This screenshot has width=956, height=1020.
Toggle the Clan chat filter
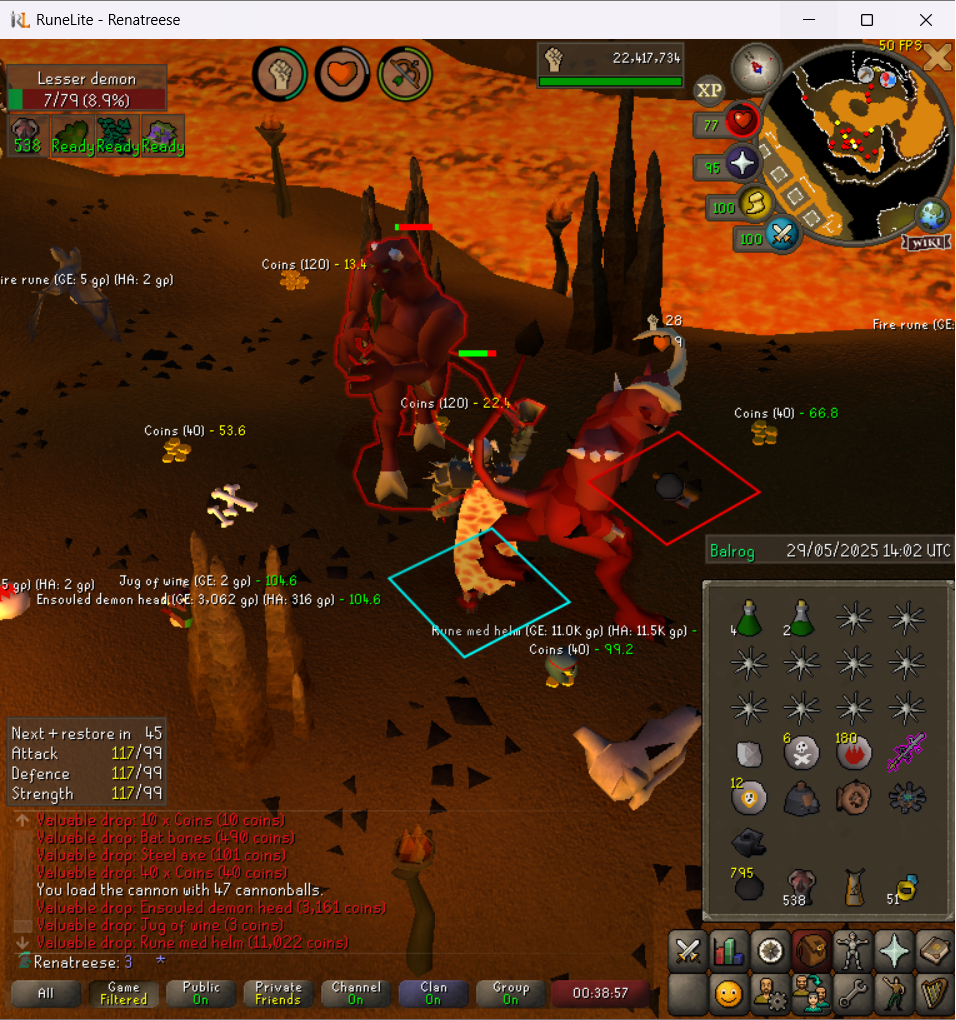433,994
